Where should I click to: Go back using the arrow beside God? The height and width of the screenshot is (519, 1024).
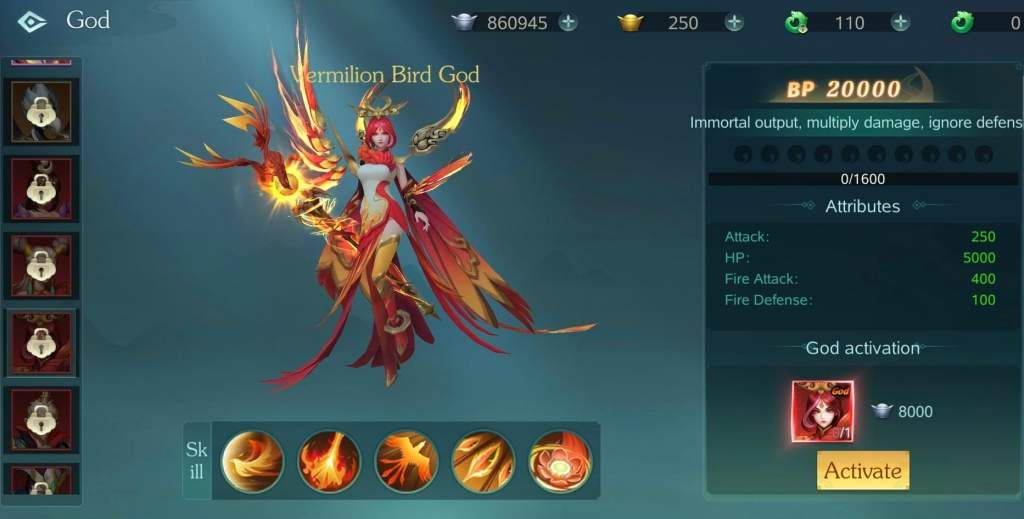coord(31,21)
